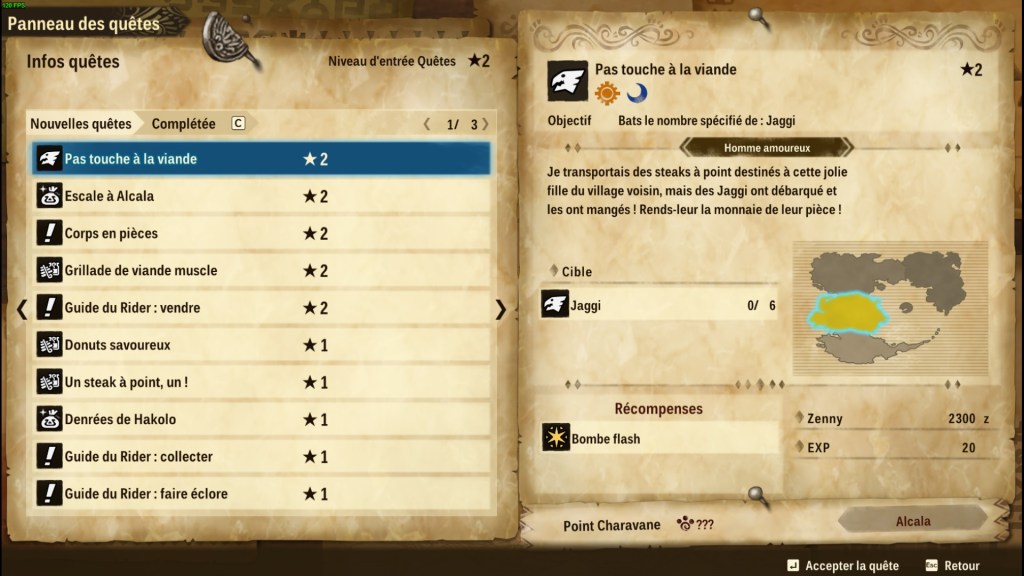Show the Nouvelles quêtes tab
1024x576 pixels.
point(81,124)
